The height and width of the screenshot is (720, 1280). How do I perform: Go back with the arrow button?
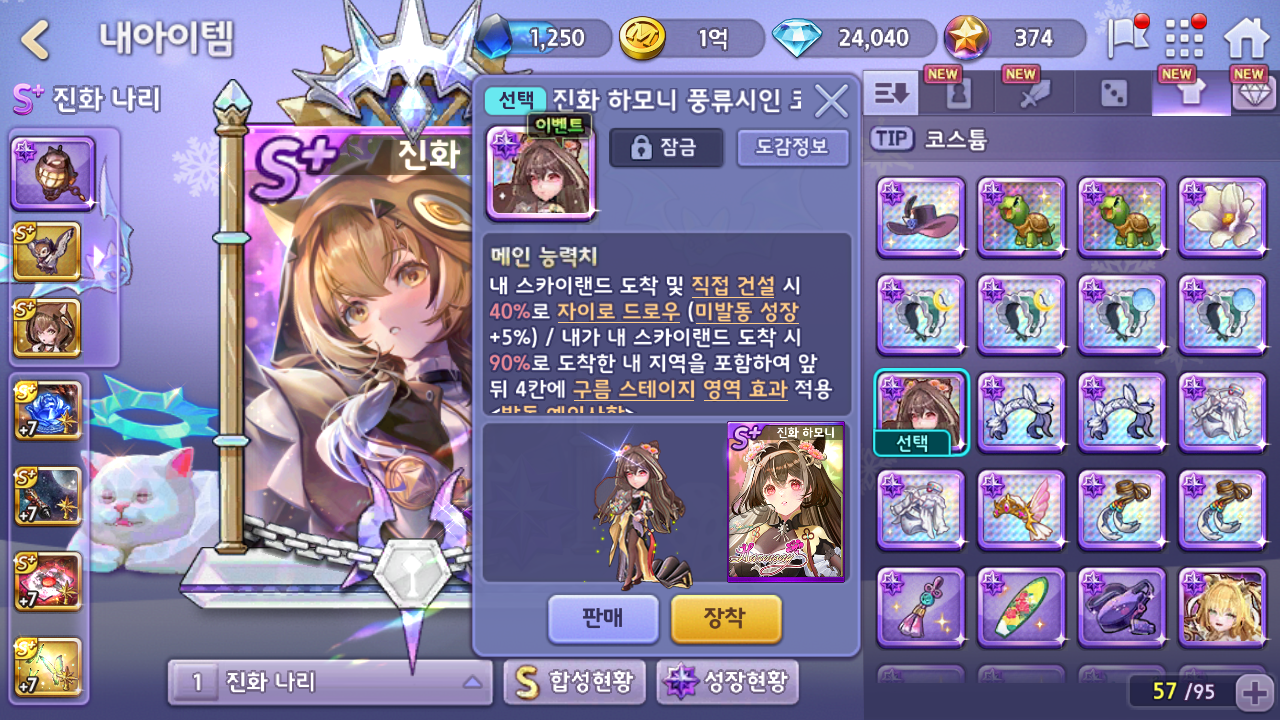(36, 40)
